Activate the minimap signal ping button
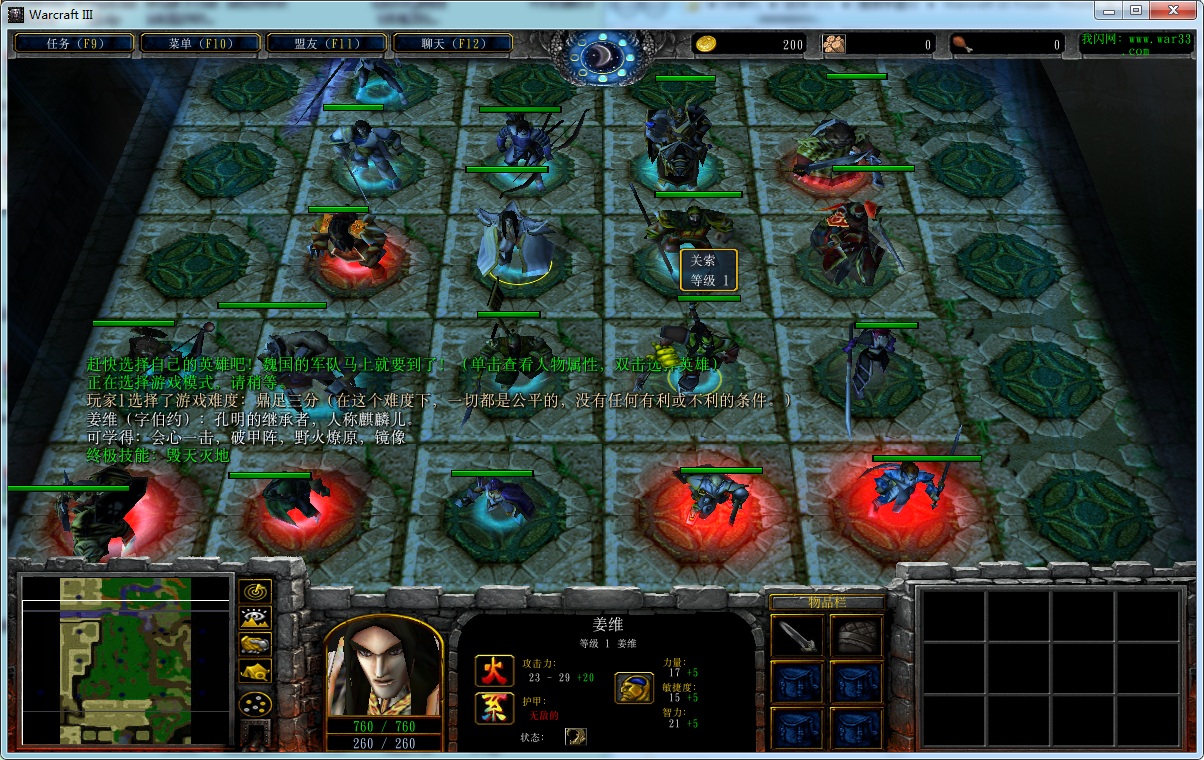This screenshot has width=1204, height=760. 256,592
